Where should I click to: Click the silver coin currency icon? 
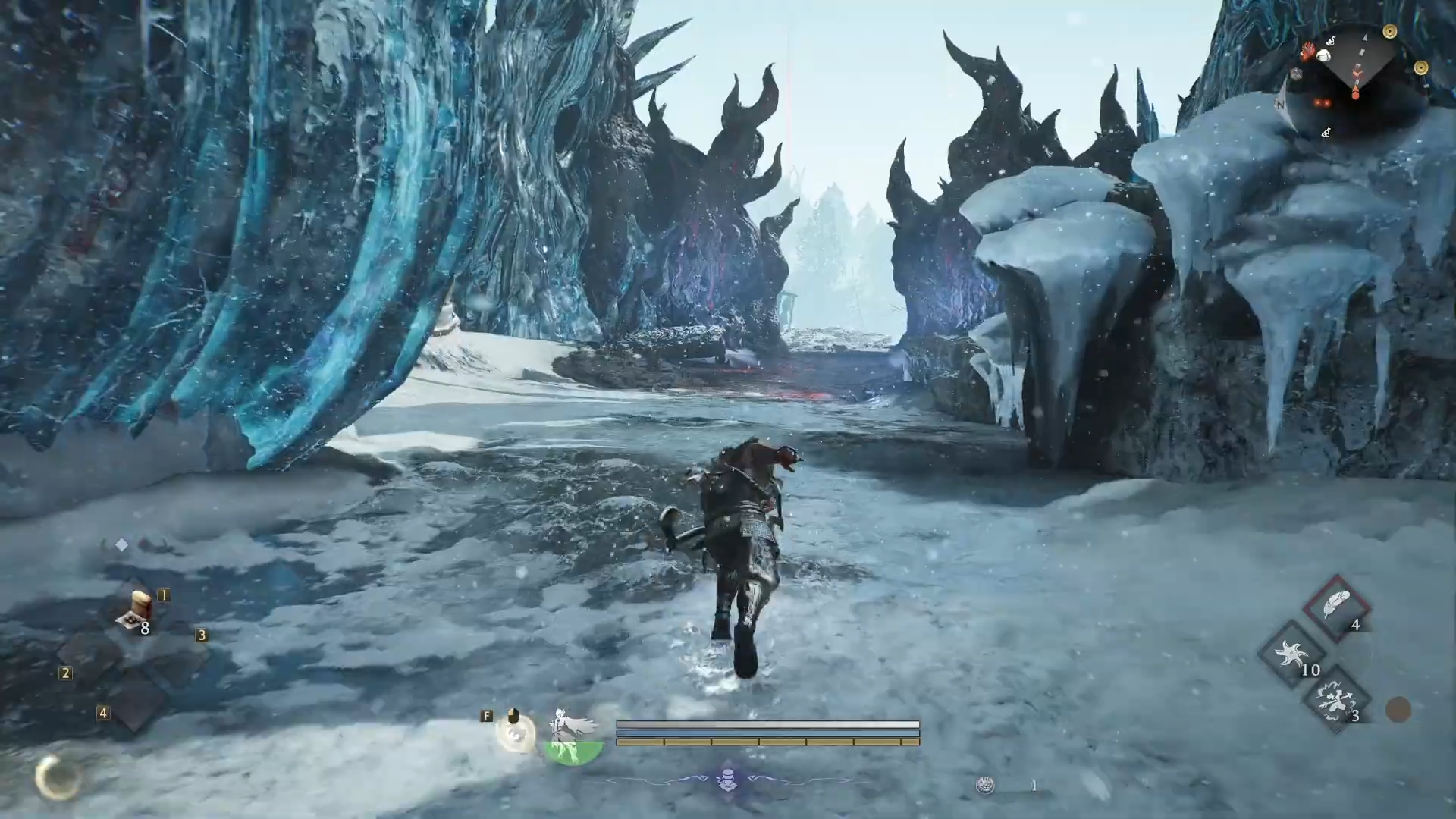(985, 786)
